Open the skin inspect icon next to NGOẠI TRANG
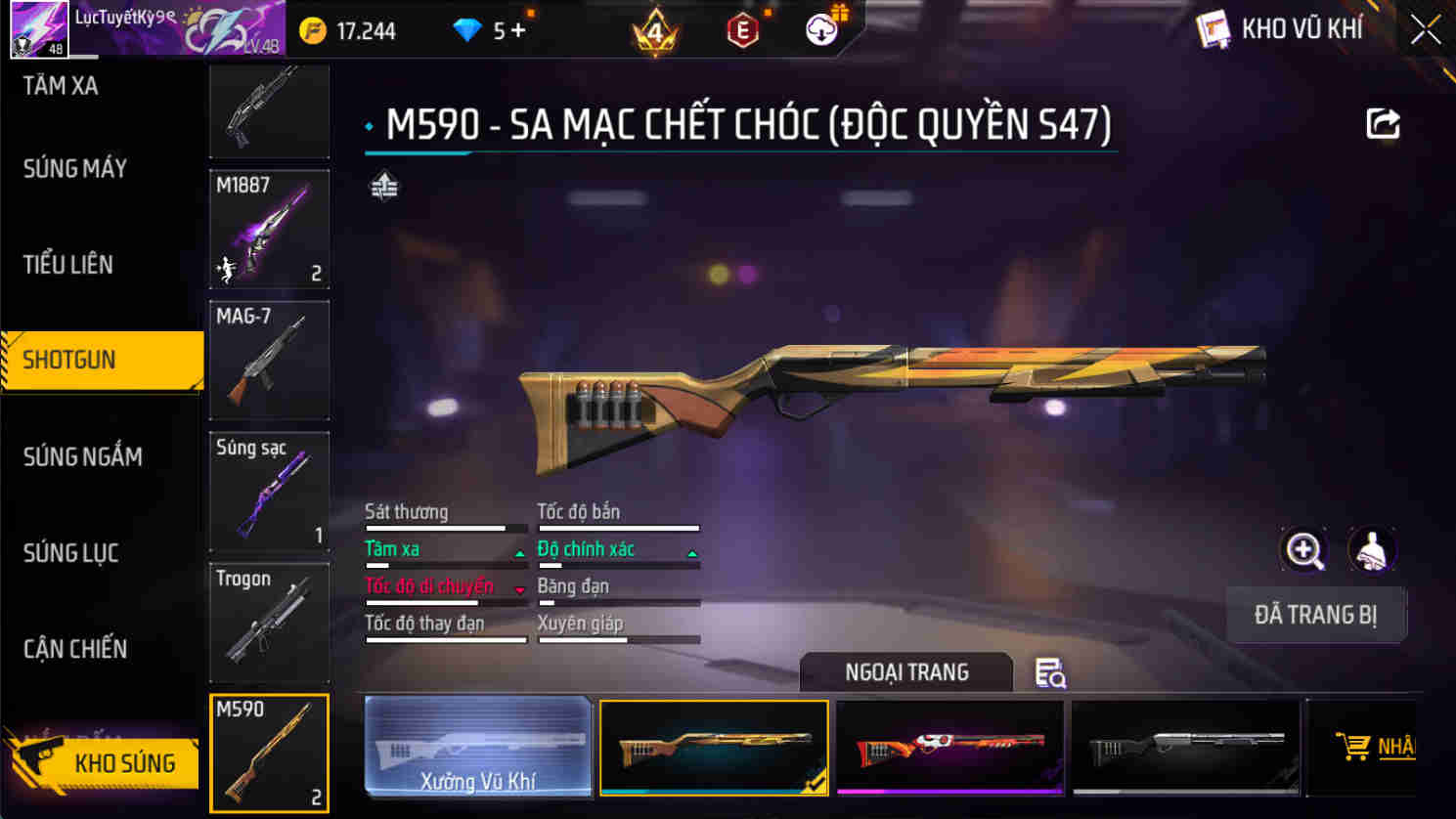 1049,673
